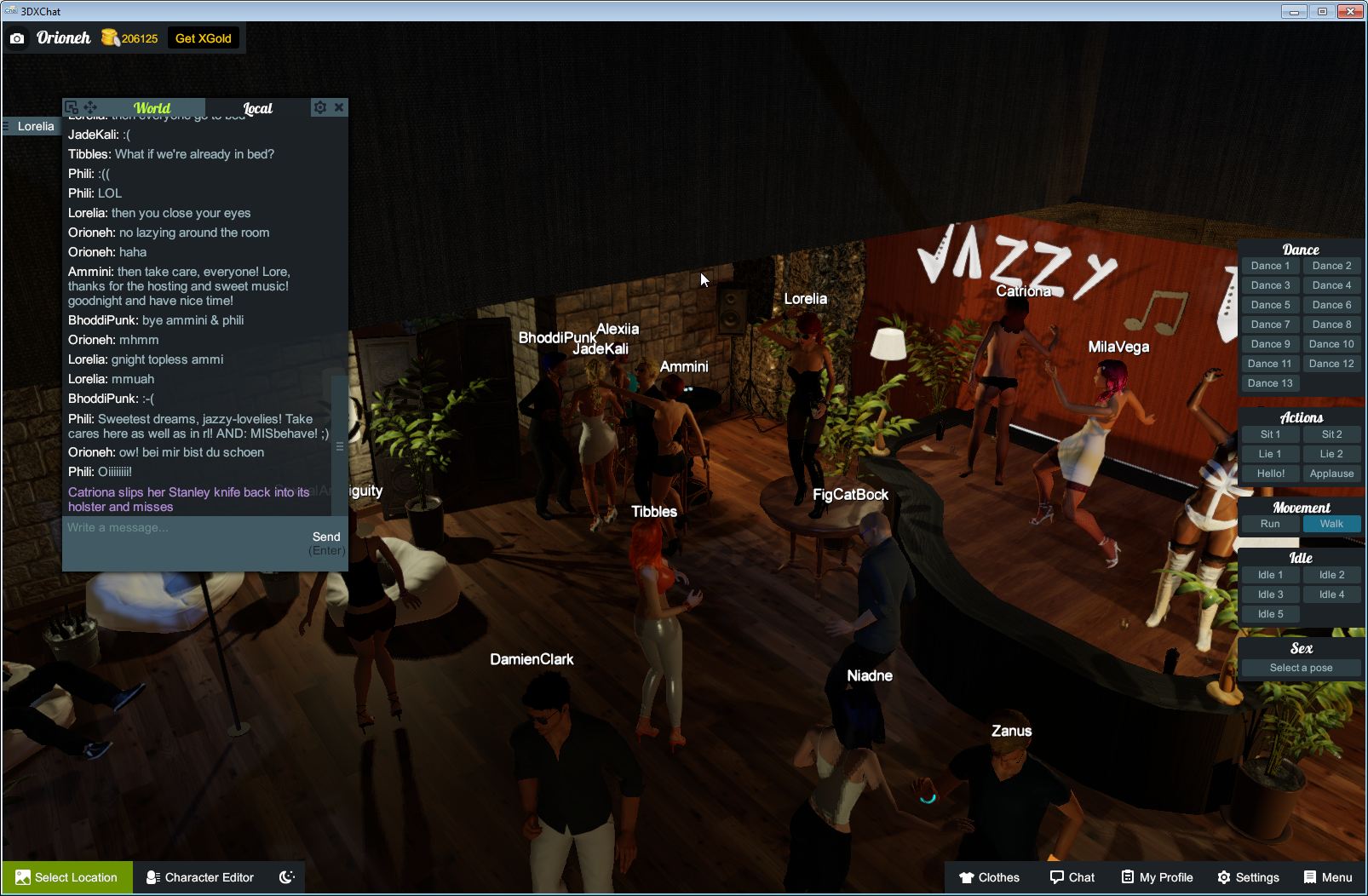Viewport: 1368px width, 896px height.
Task: Click the chat pop-out icon
Action: [x=73, y=106]
